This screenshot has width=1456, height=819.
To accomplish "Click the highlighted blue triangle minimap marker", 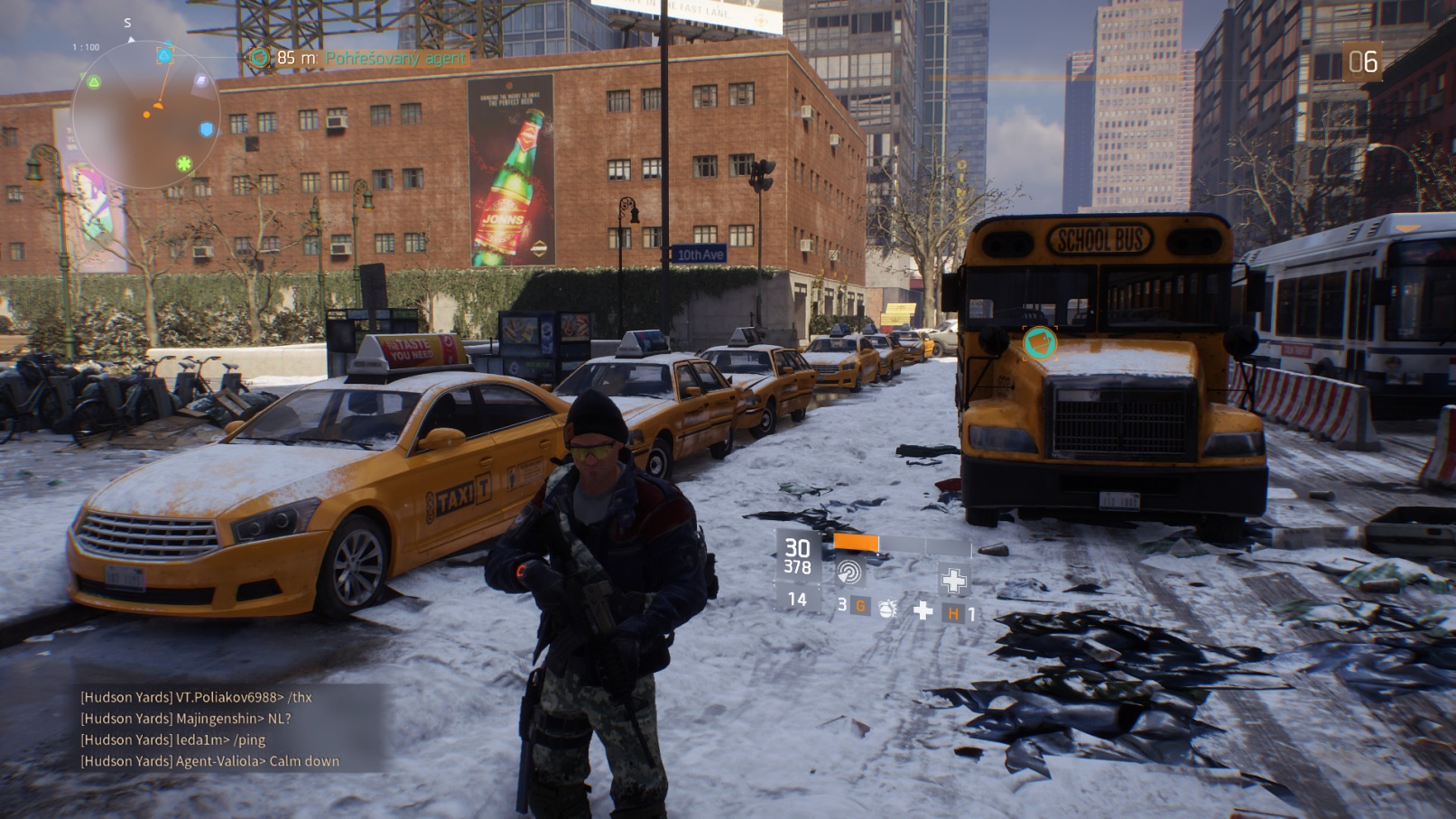I will tap(164, 55).
